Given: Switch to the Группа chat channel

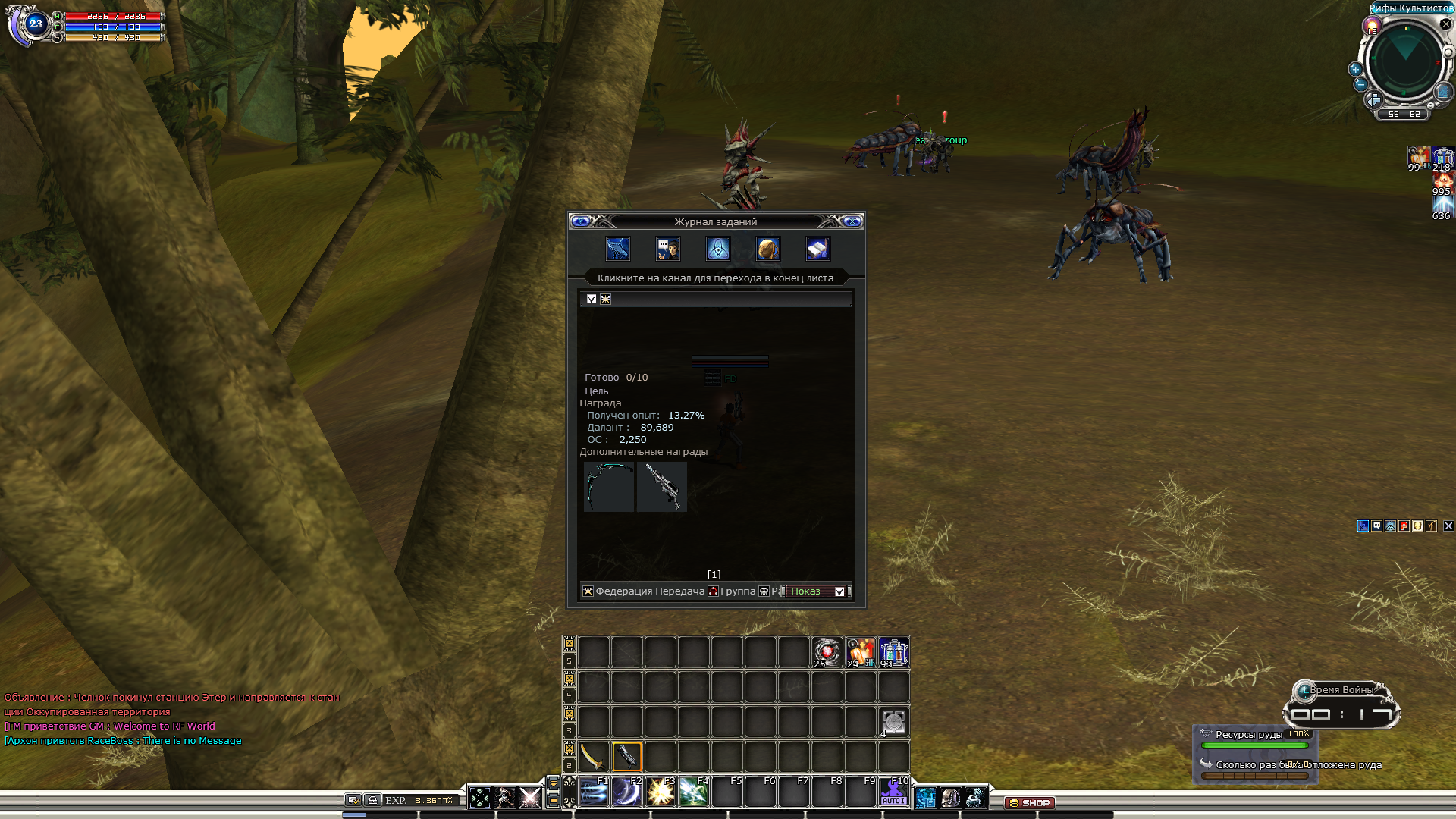Looking at the screenshot, I should click(x=737, y=591).
